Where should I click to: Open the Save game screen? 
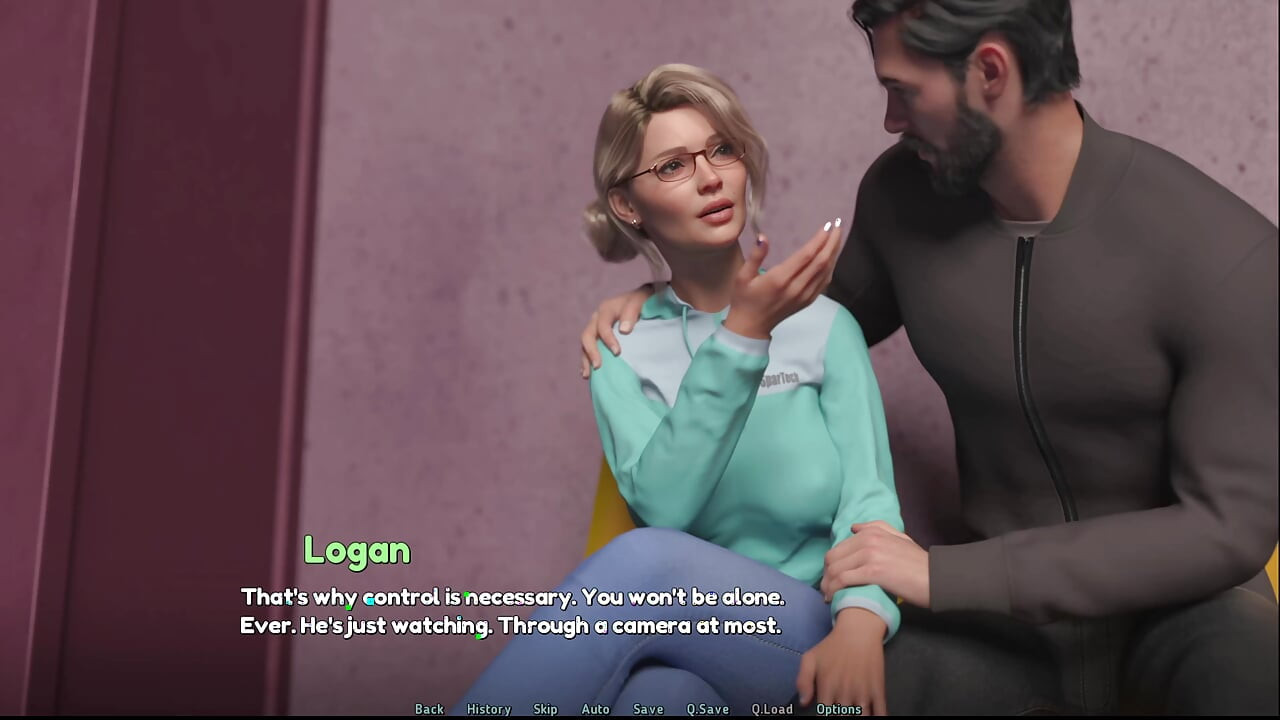point(648,709)
